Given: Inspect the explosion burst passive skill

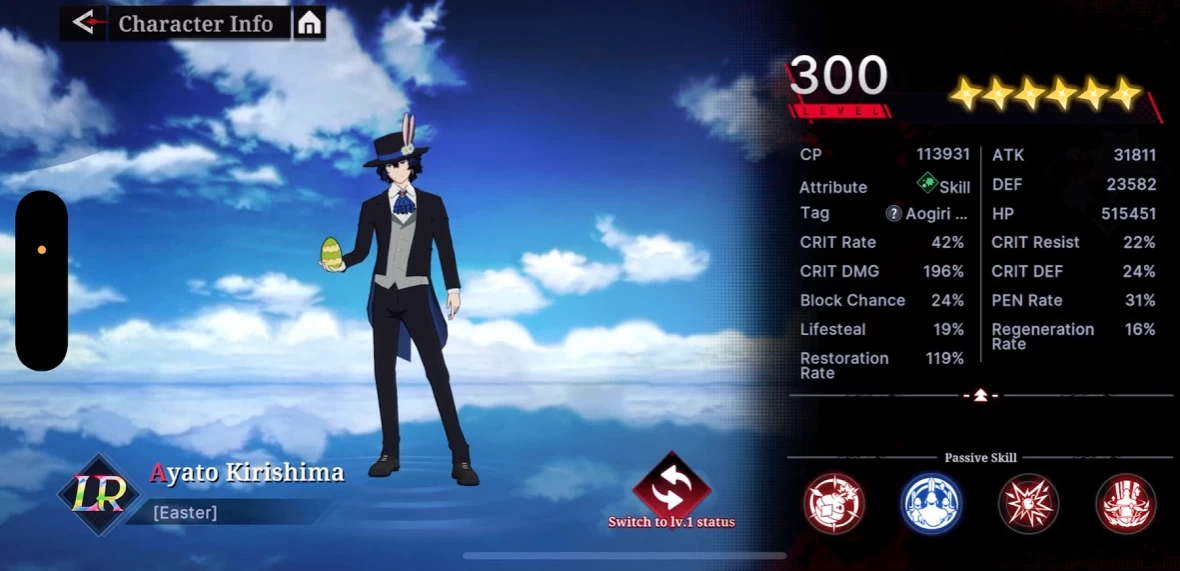Looking at the screenshot, I should coord(1028,503).
